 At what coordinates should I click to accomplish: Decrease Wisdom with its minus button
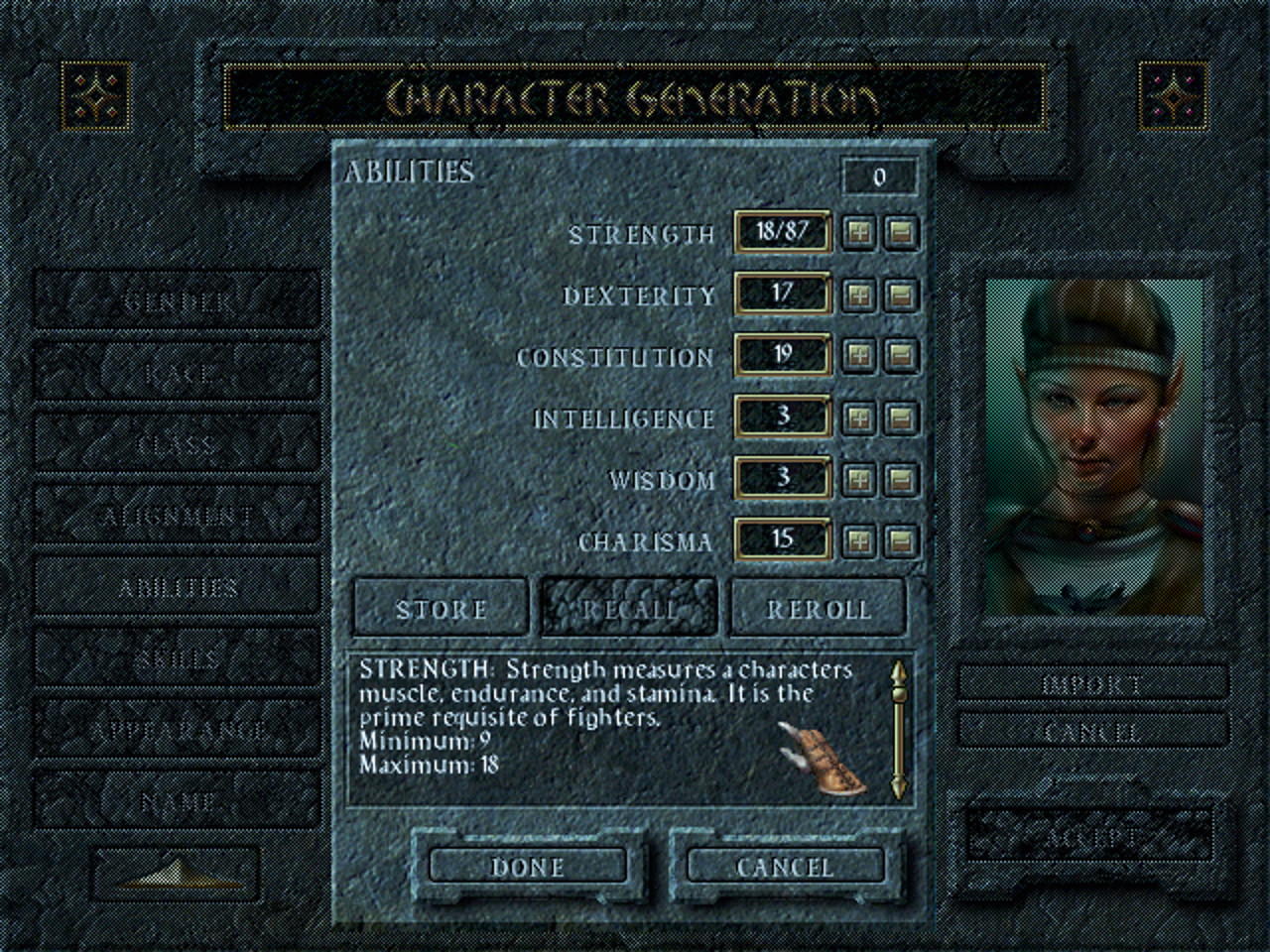[x=902, y=481]
